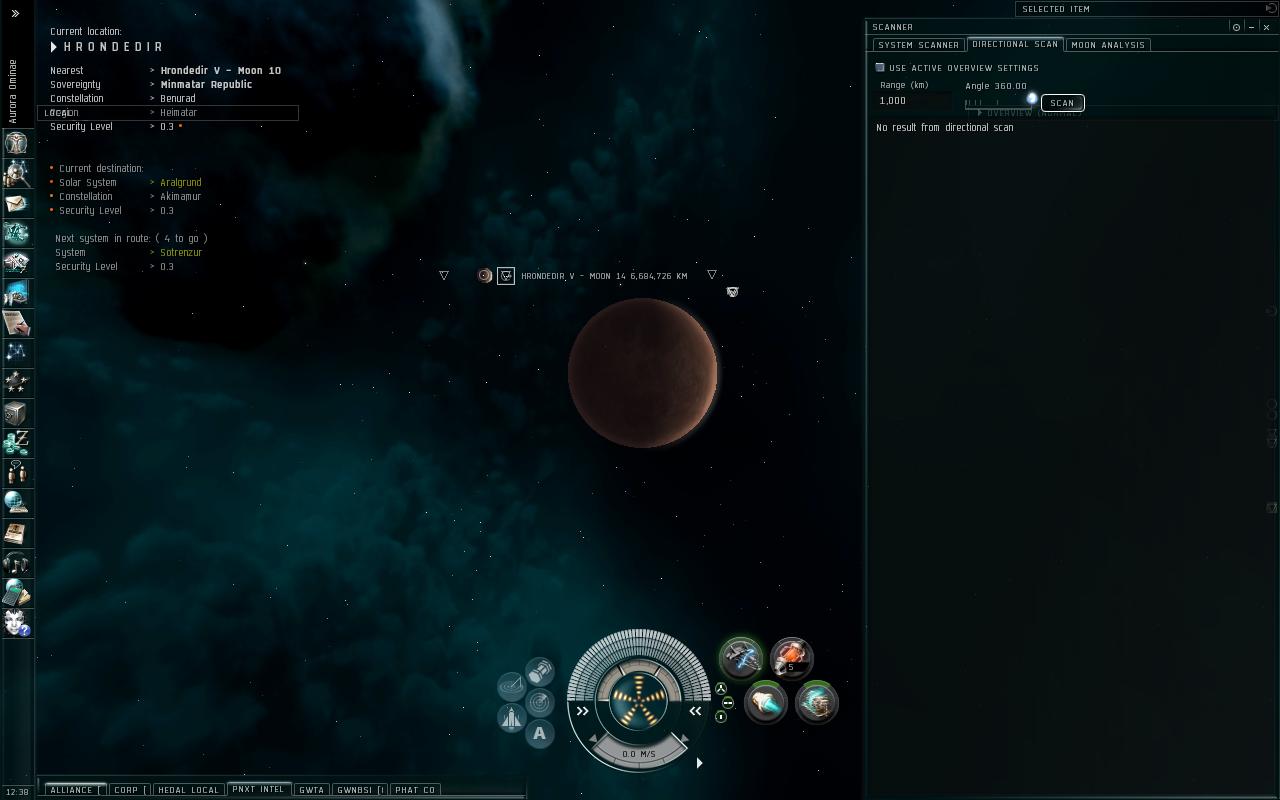Click the scan angle slider handle
The image size is (1280, 800).
[x=1032, y=98]
